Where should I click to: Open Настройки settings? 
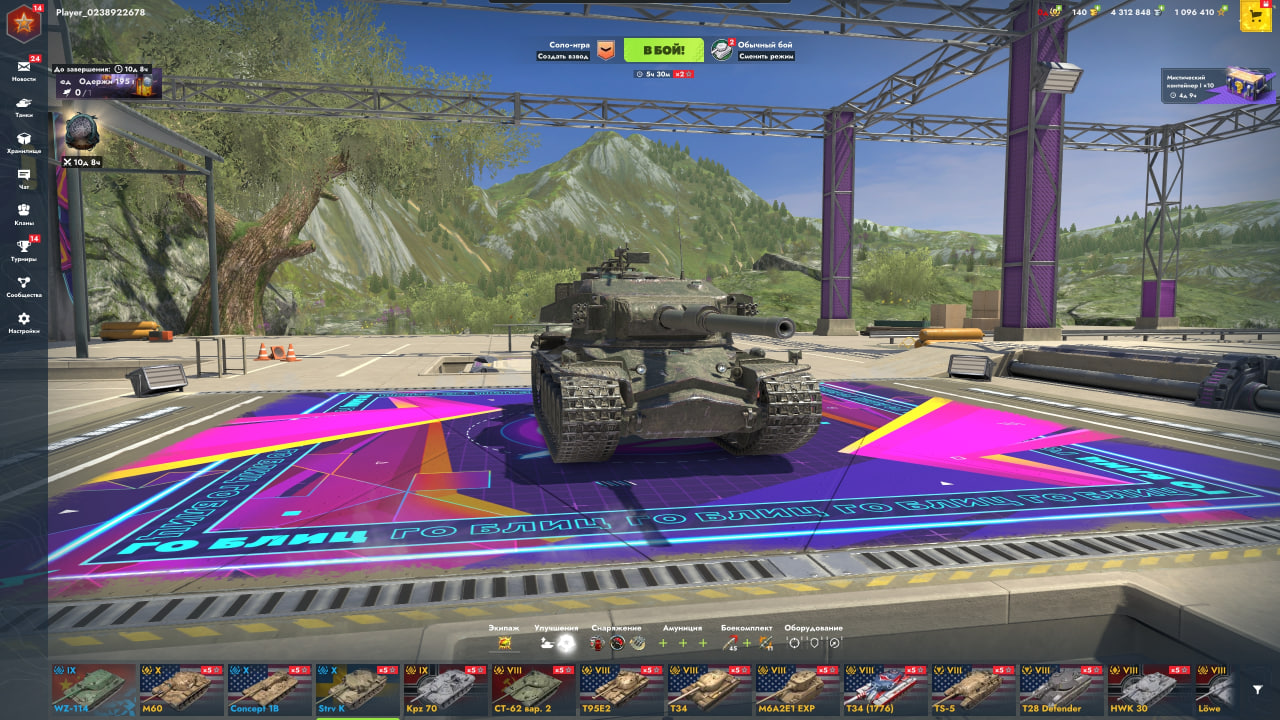24,322
